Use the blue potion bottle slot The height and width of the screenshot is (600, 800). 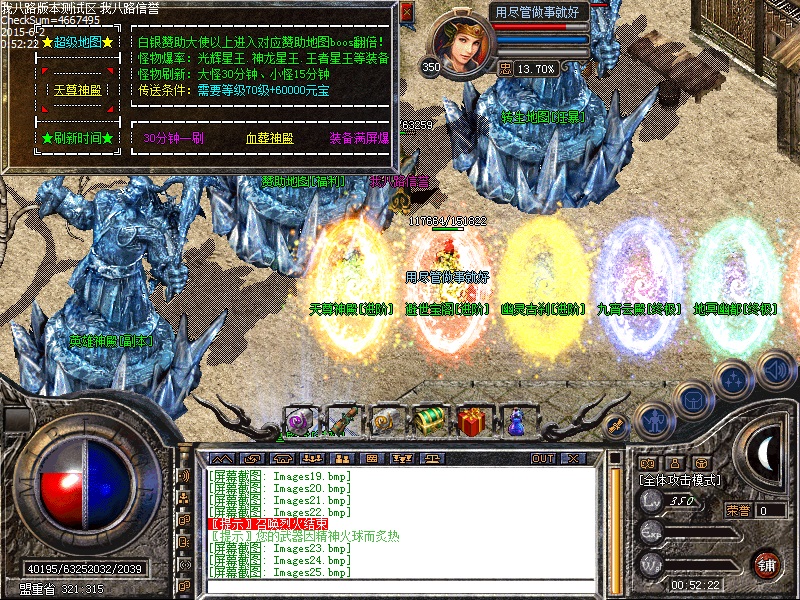(516, 420)
